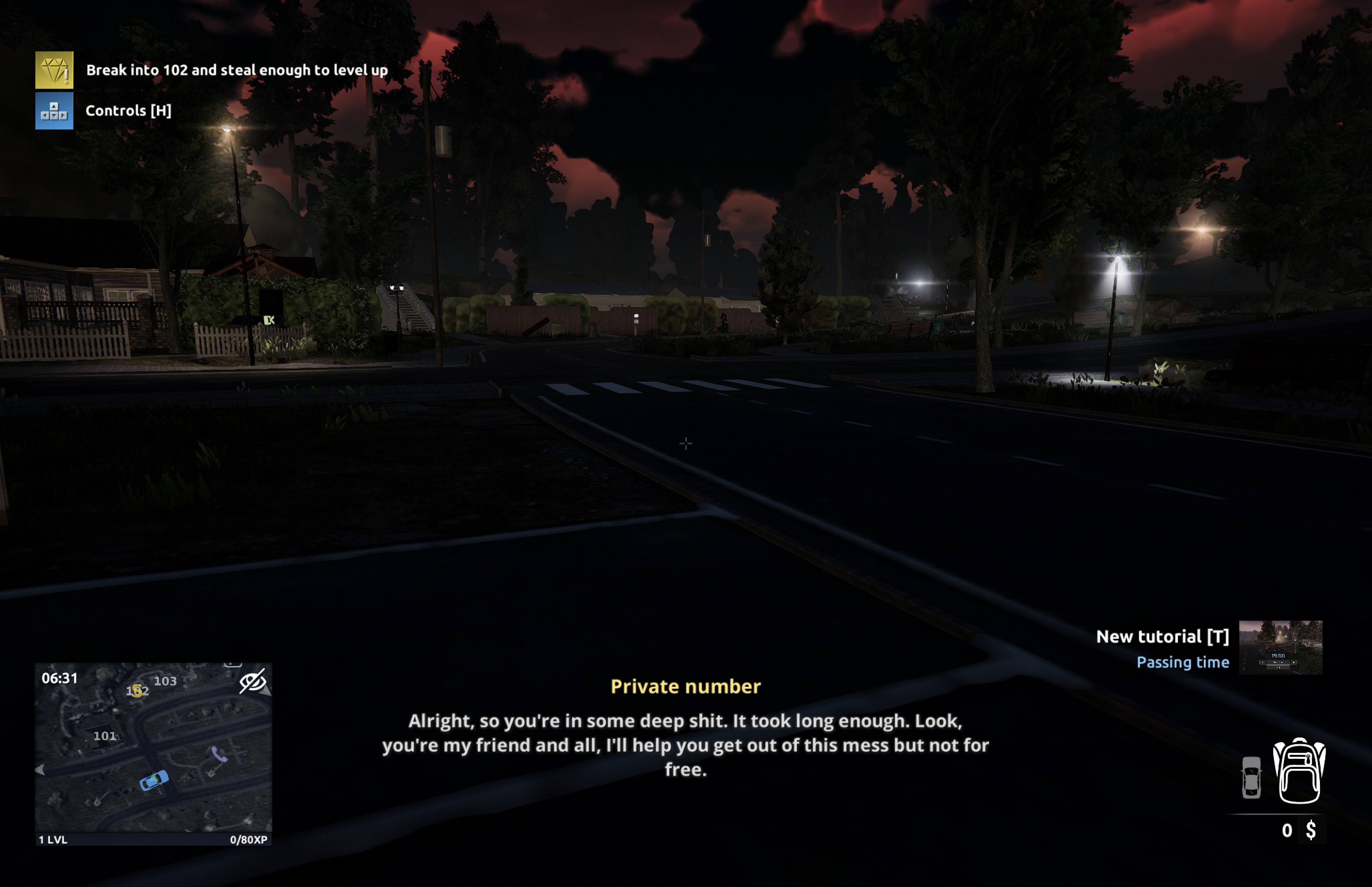The width and height of the screenshot is (1372, 887).
Task: Select the car icon beside the backpack
Action: coord(1252,778)
